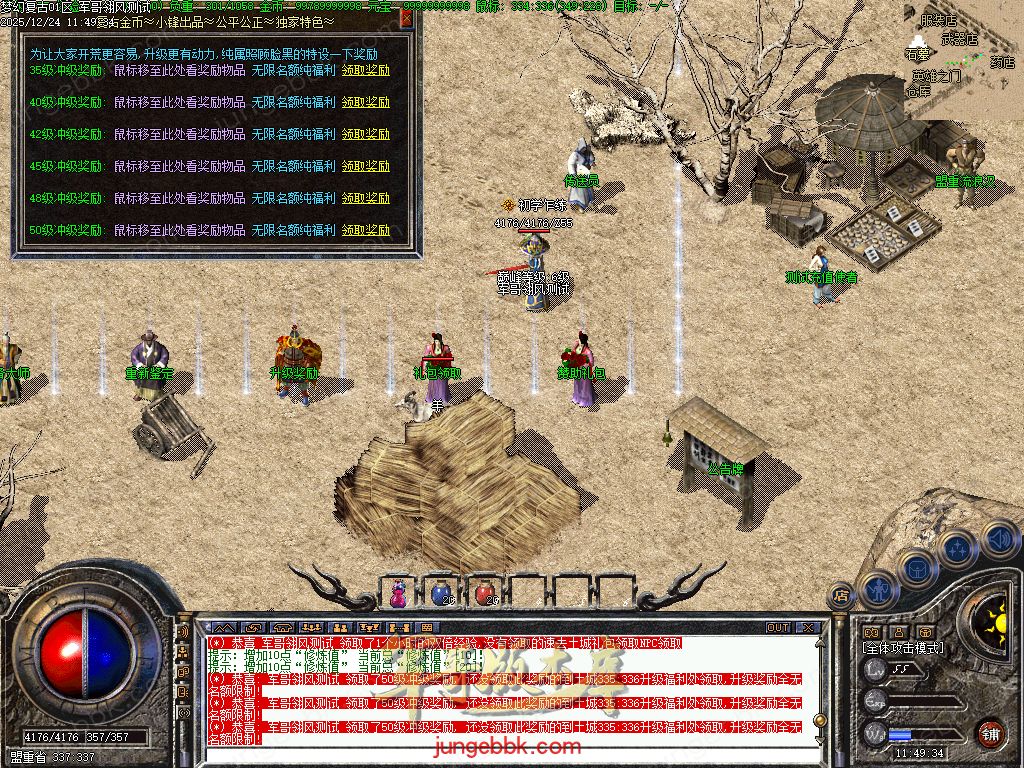Image resolution: width=1024 pixels, height=768 pixels.
Task: Open the skills button with sparkle icon
Action: point(957,548)
